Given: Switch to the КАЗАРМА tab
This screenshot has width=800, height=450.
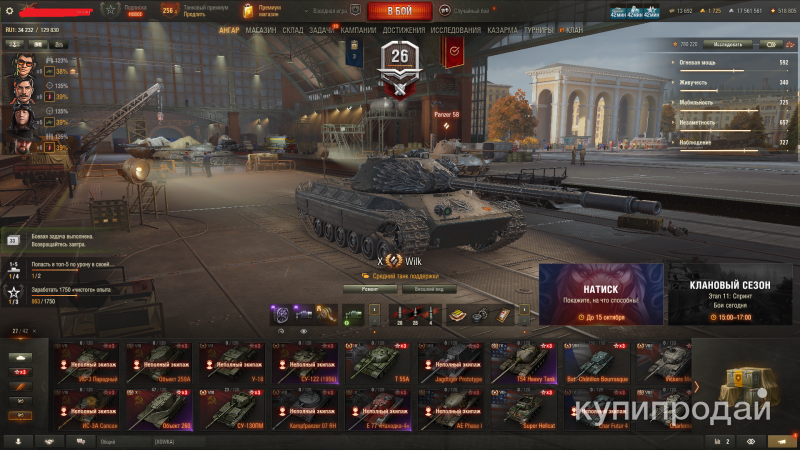Looking at the screenshot, I should [x=503, y=30].
